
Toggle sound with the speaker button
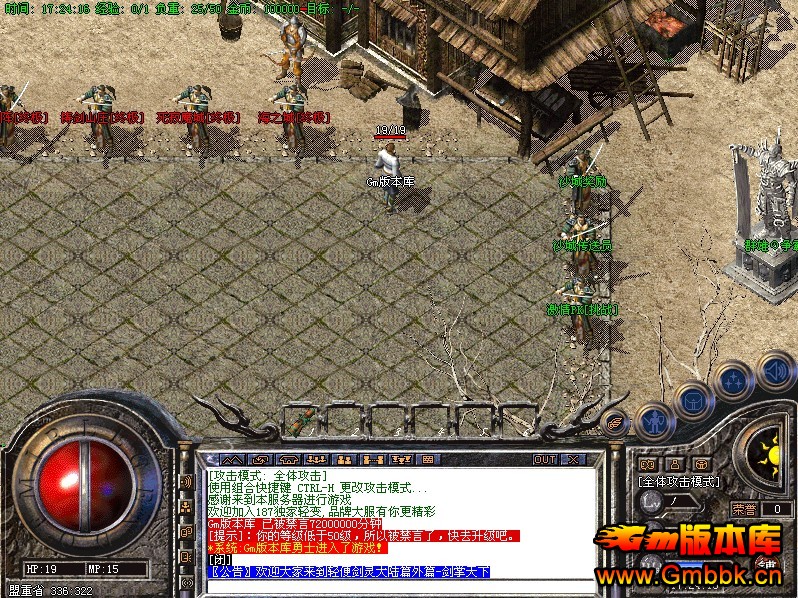tap(775, 369)
